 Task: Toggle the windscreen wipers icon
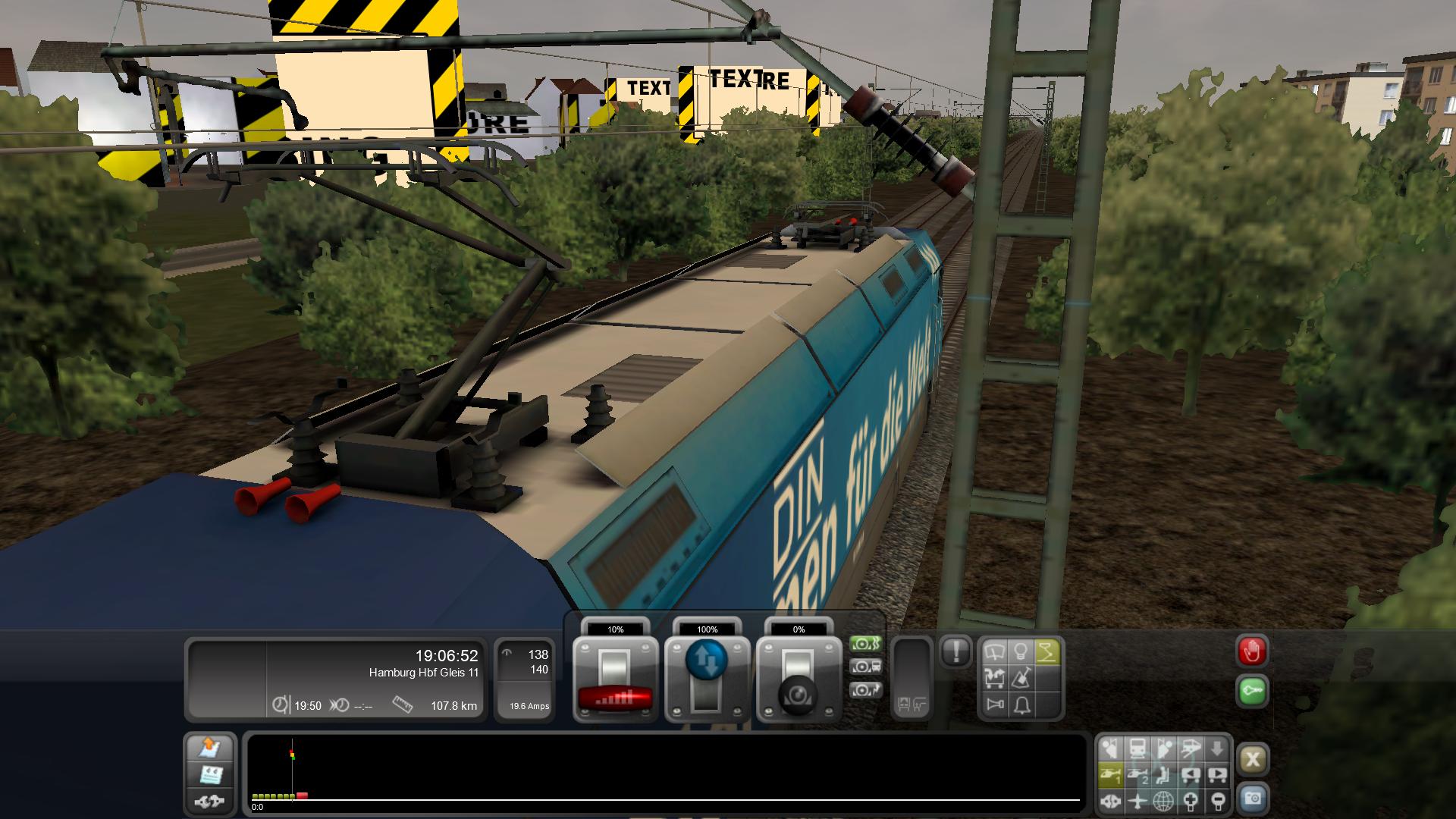tap(995, 652)
